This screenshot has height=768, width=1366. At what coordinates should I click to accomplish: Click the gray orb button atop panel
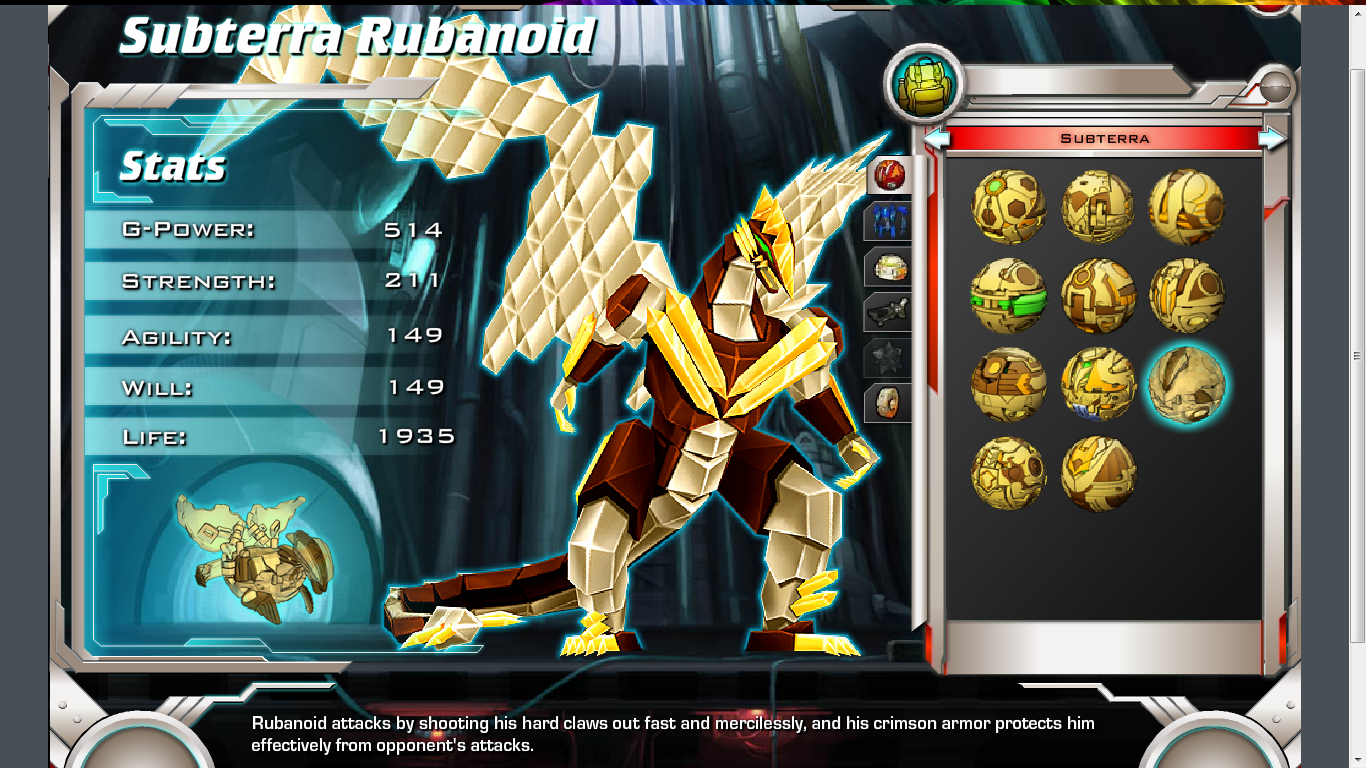[1275, 88]
